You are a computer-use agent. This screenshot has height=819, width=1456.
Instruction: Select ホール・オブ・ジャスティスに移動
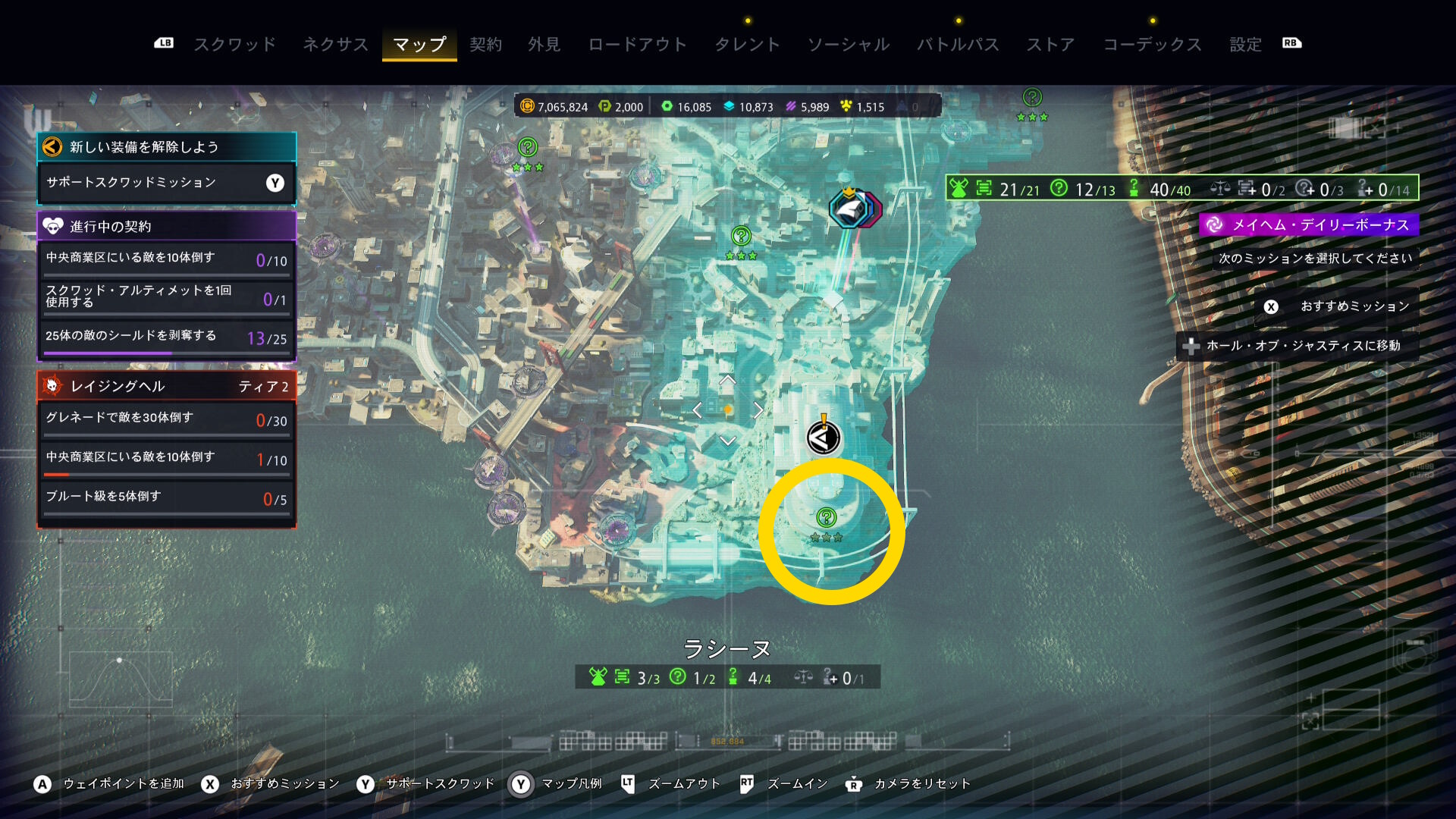pos(1302,346)
